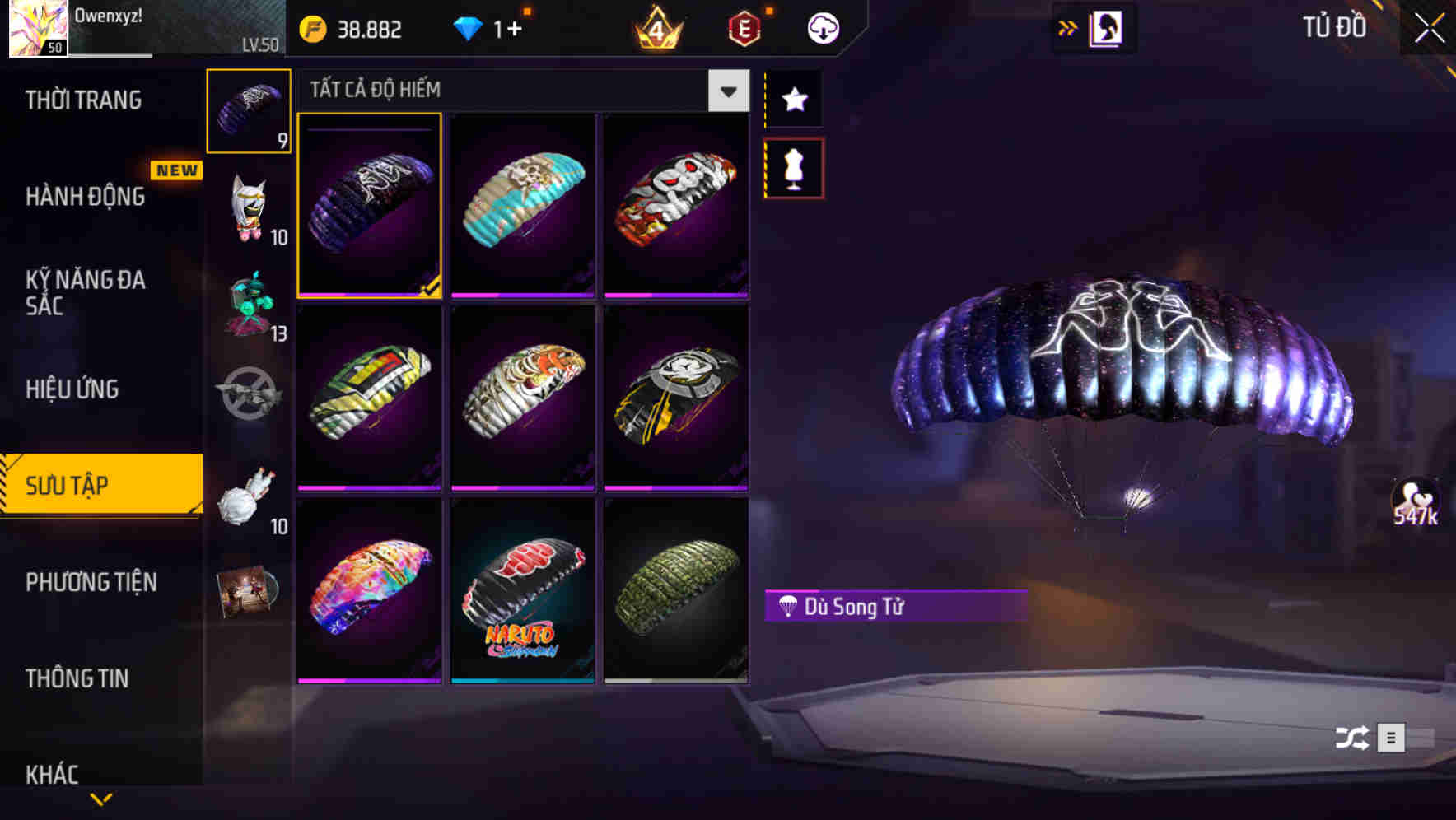Toggle the star favorites filter
Image resolution: width=1456 pixels, height=820 pixels.
[x=793, y=100]
